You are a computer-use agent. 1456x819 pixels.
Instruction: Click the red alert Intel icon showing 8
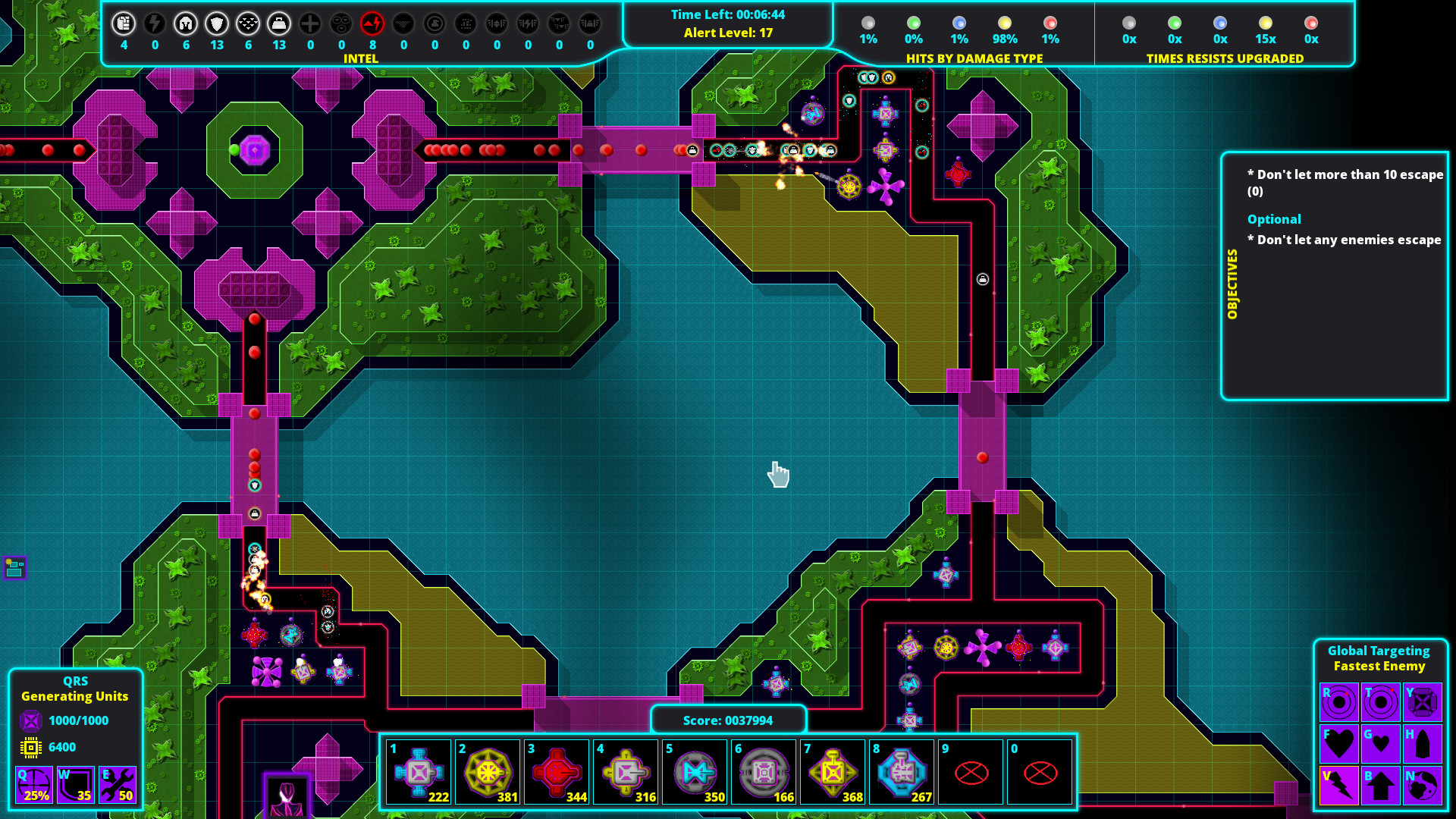point(372,23)
